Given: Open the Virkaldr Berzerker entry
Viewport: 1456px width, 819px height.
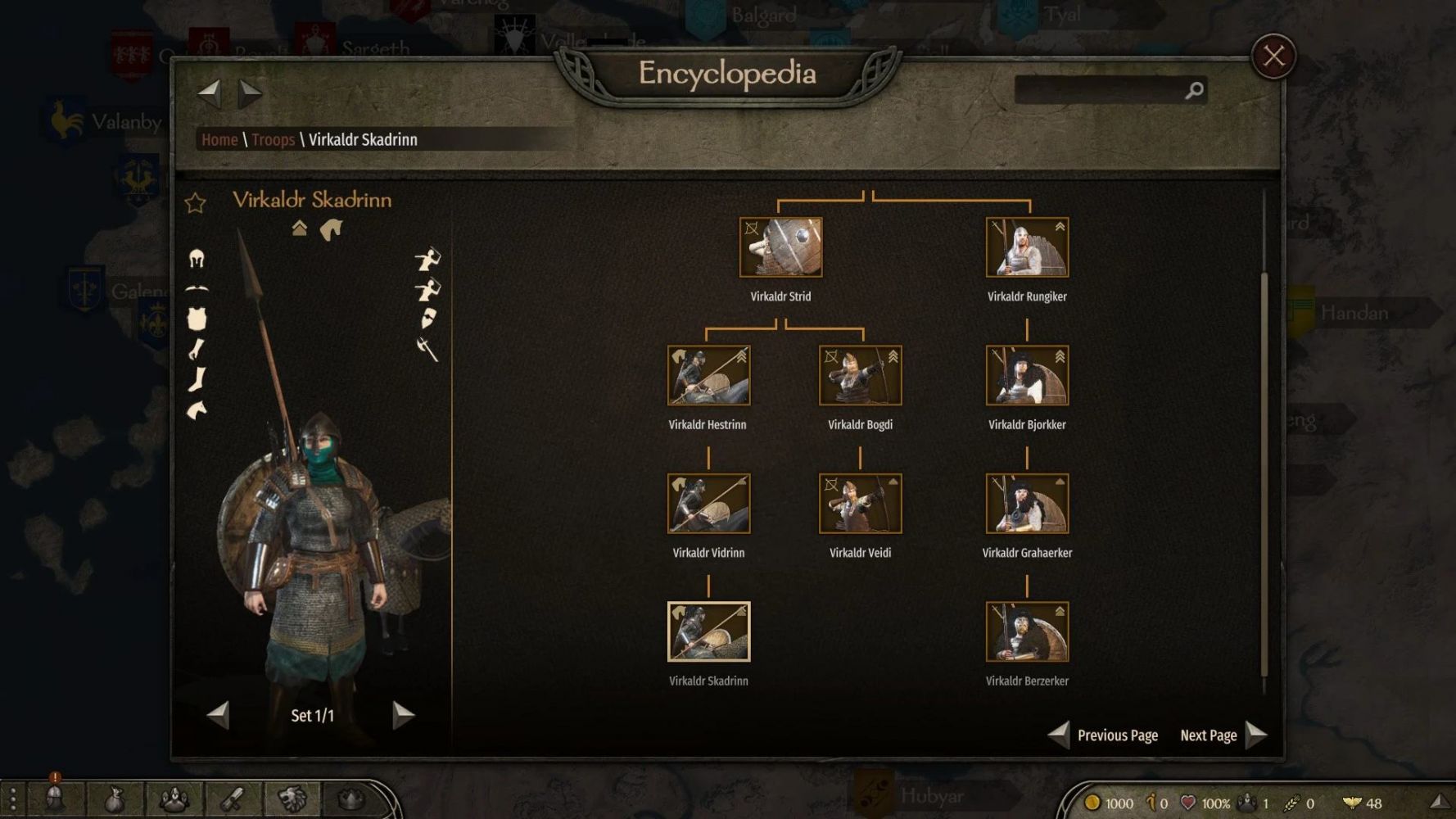Looking at the screenshot, I should click(1027, 632).
